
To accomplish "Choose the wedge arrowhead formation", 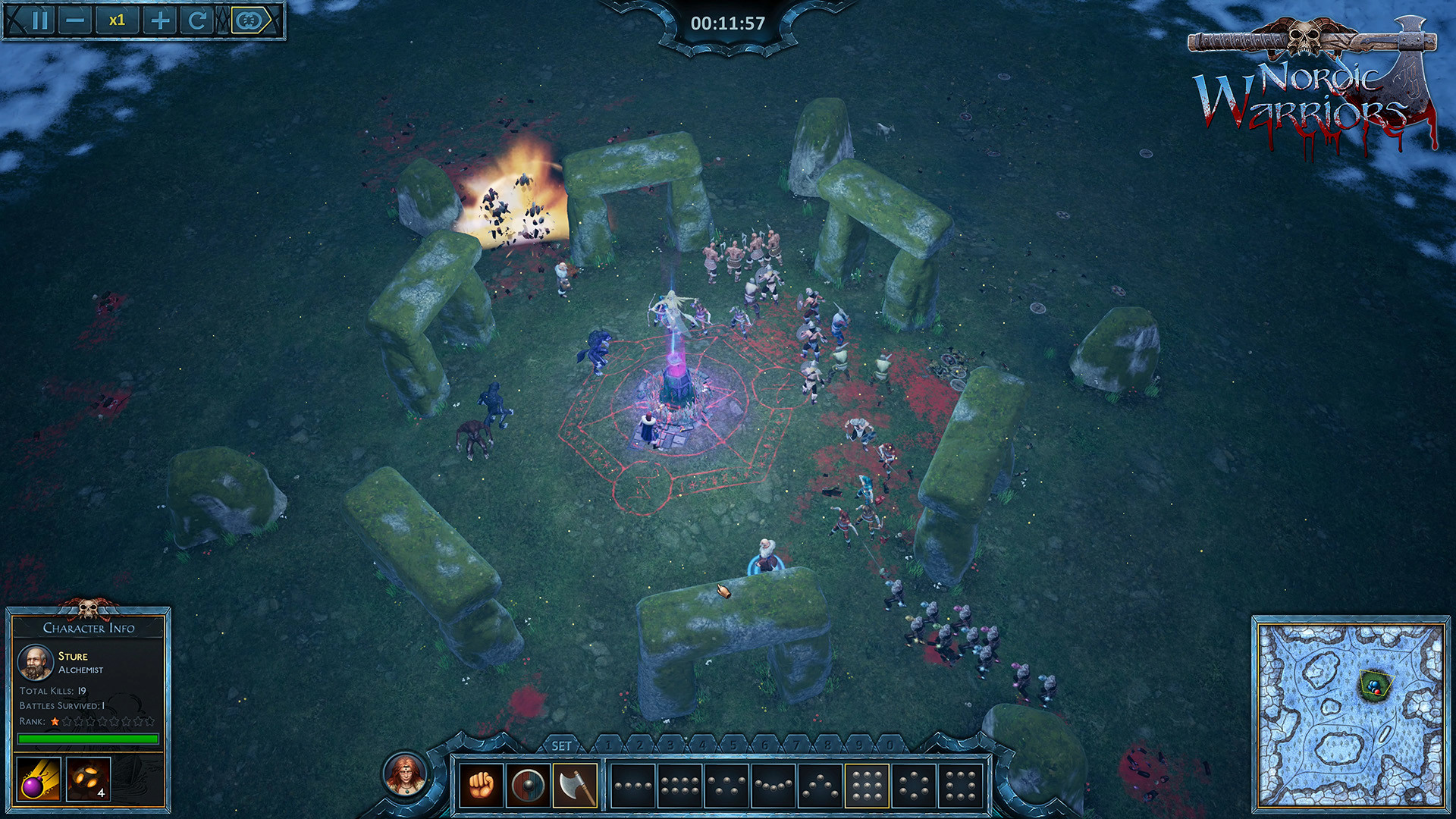I will pos(820,786).
